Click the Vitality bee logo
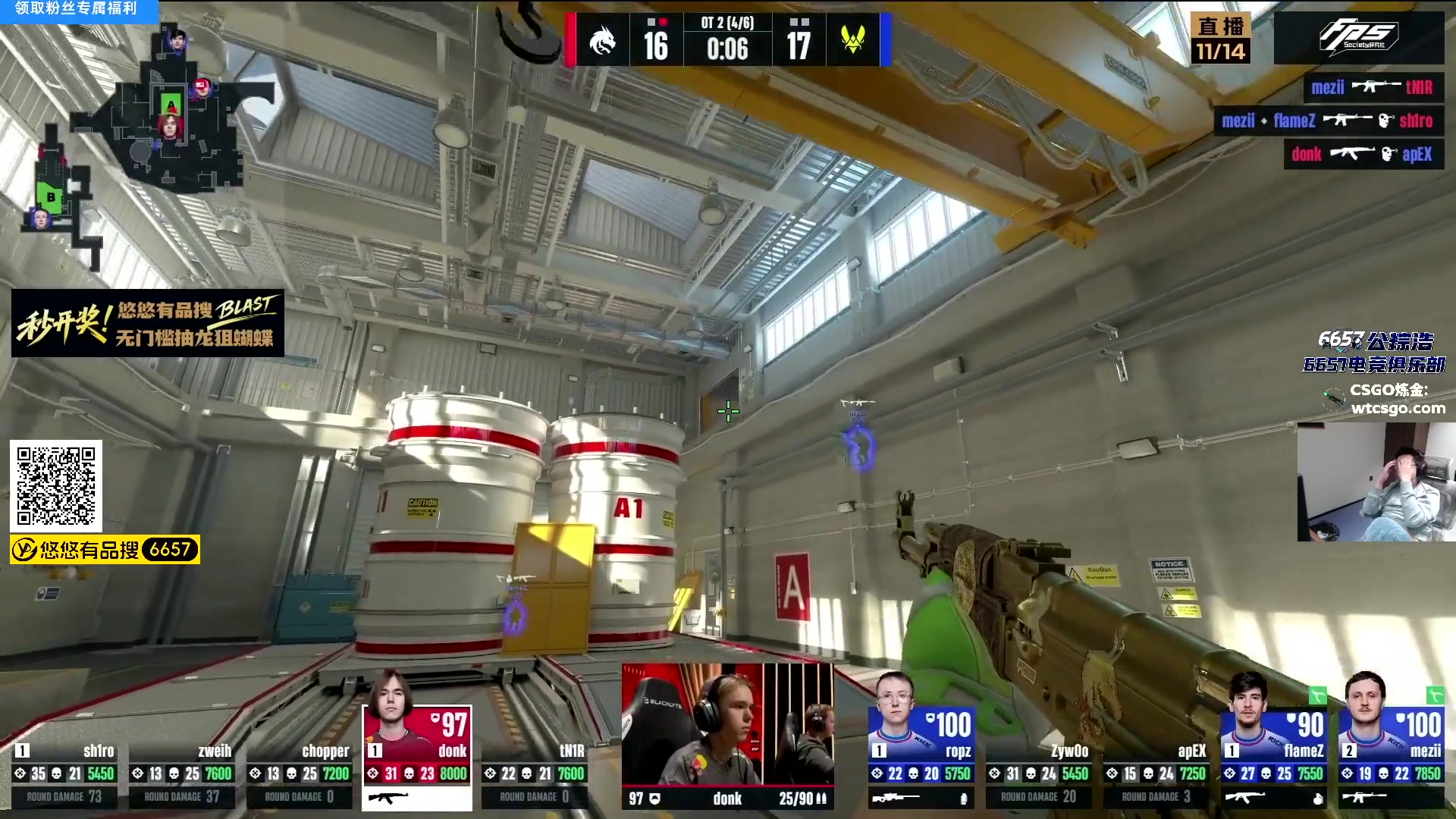The image size is (1456, 819). coord(853,39)
